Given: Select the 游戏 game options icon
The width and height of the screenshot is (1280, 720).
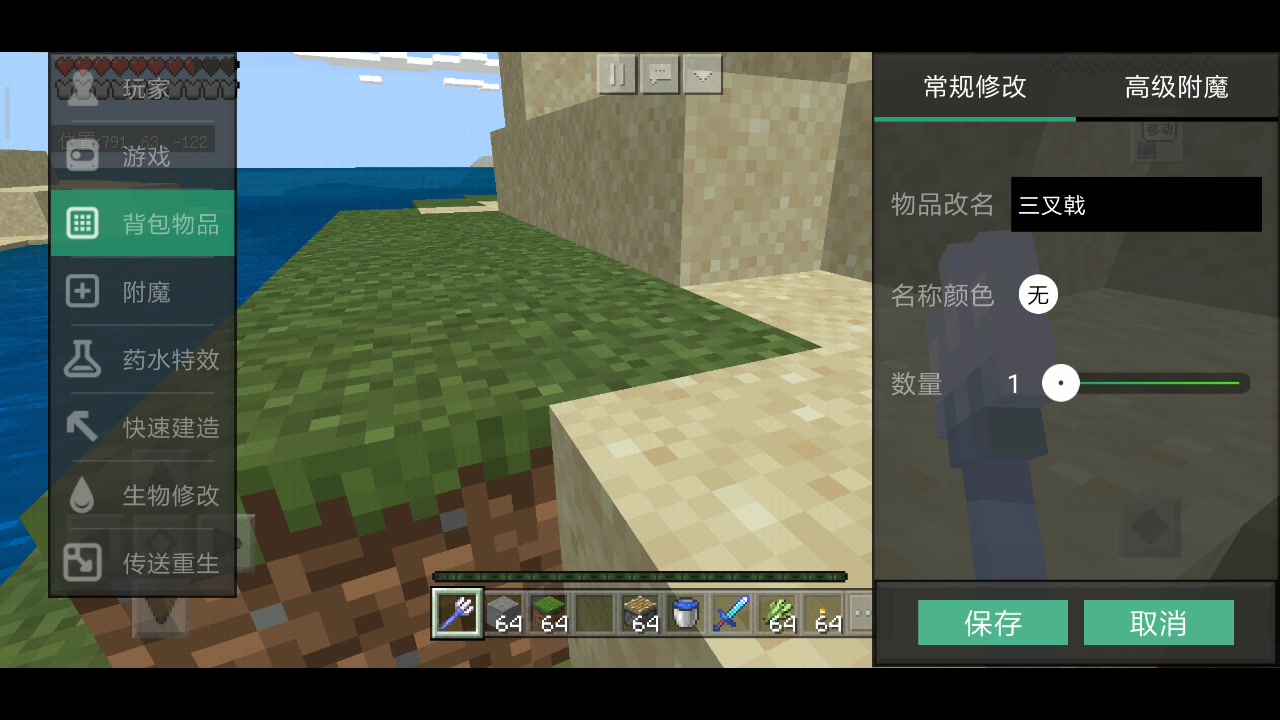Looking at the screenshot, I should coord(143,155).
